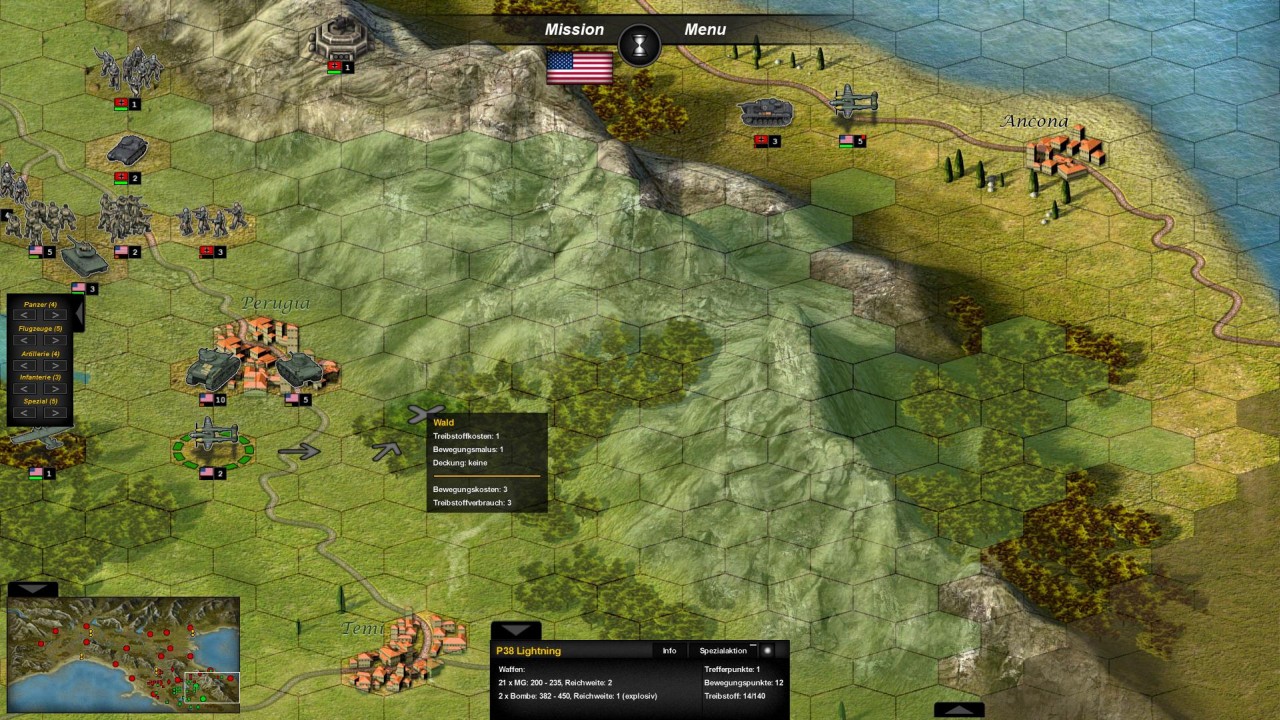The image size is (1280, 720).
Task: Jump to next Artillerie unit
Action: [55, 365]
